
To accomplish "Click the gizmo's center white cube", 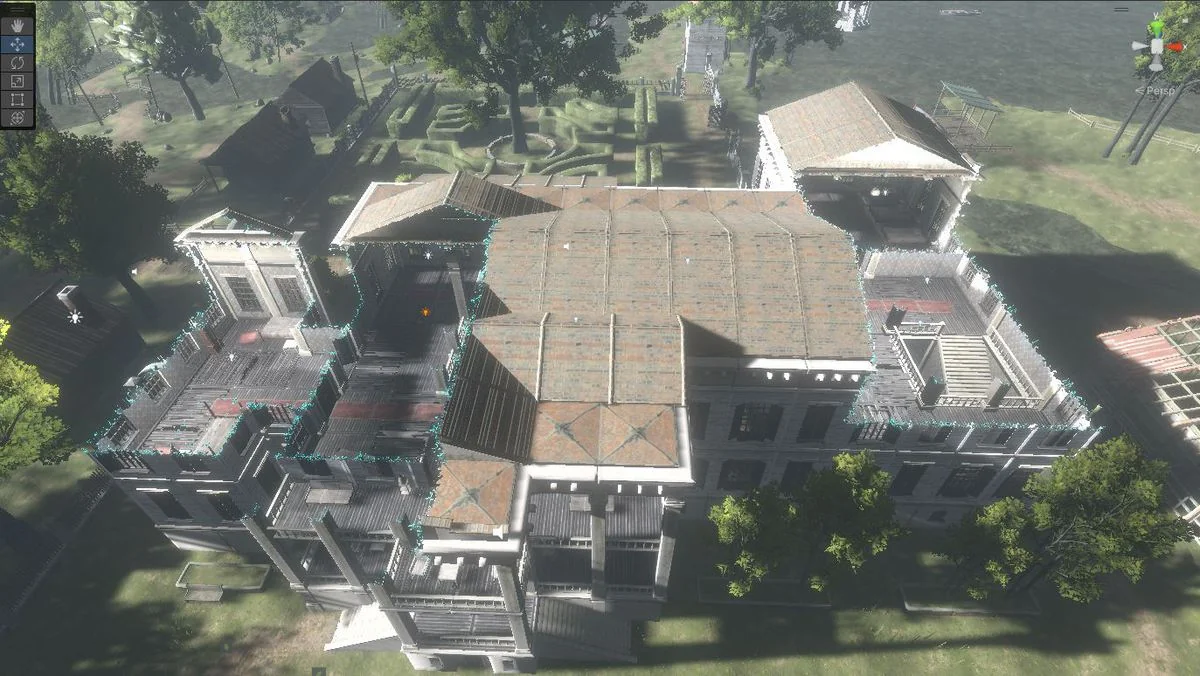I will point(1157,47).
